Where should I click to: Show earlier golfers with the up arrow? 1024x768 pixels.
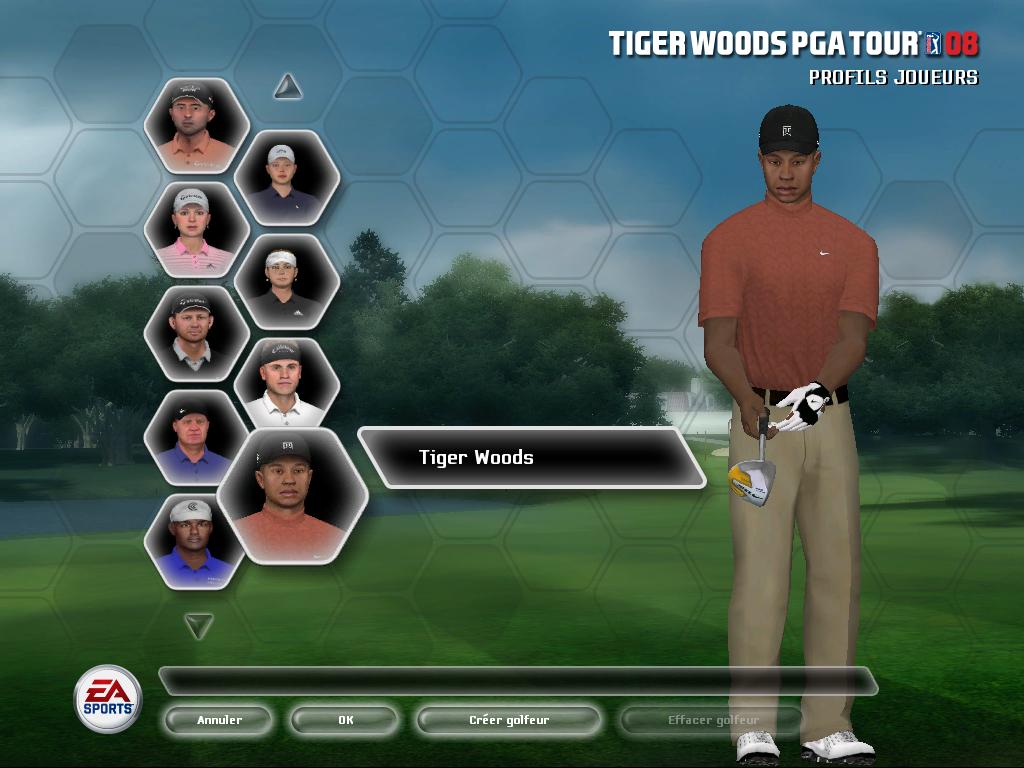tap(288, 87)
